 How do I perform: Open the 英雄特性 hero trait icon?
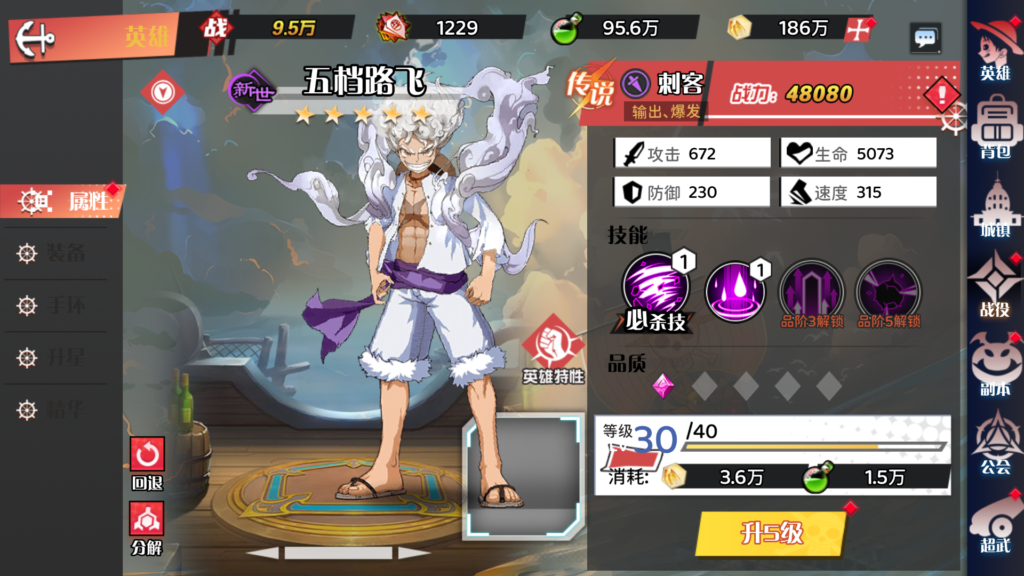pyautogui.click(x=553, y=353)
